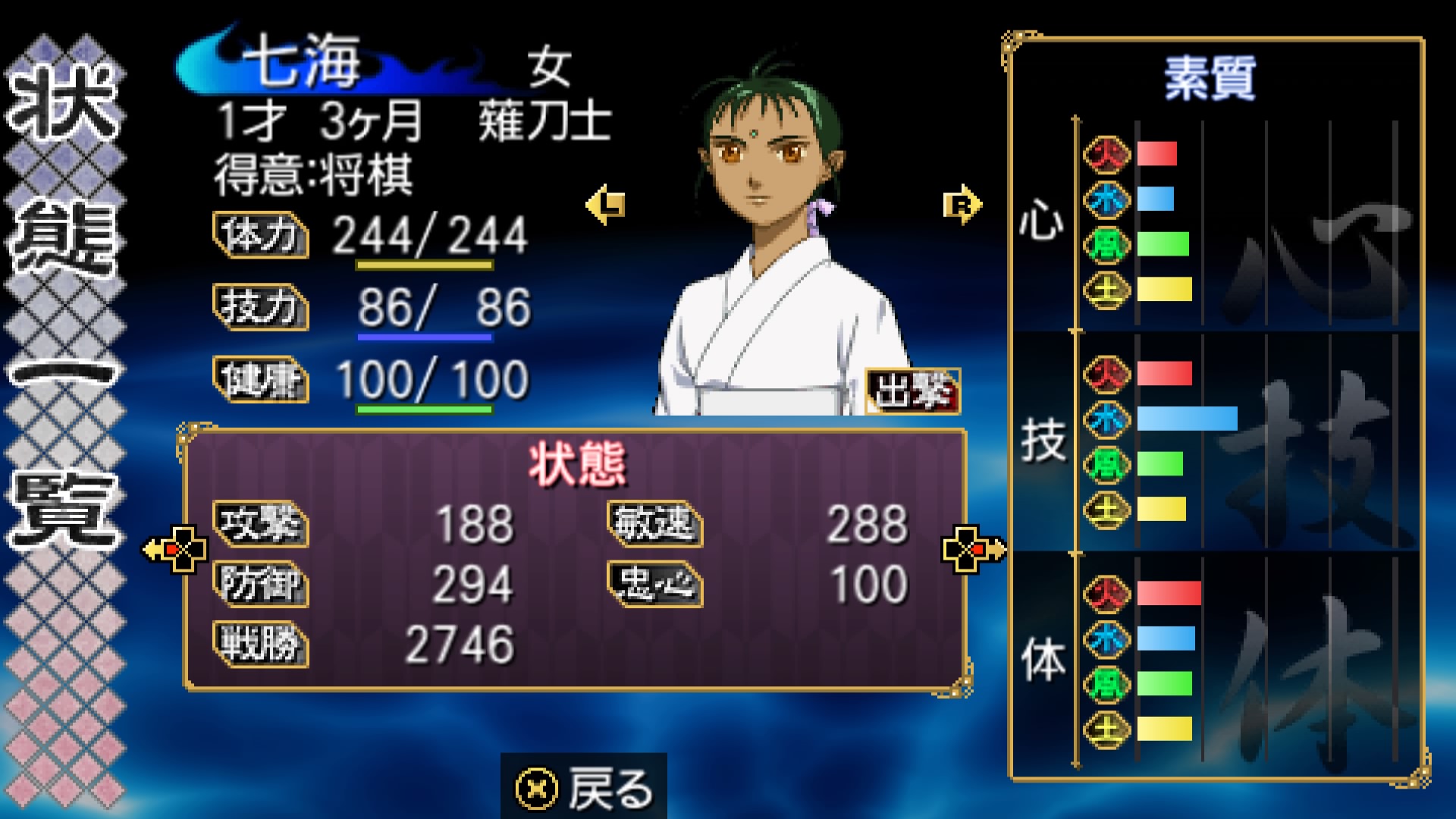This screenshot has height=819, width=1456.
Task: Flip 状態 panel to next page arrow
Action: tap(973, 548)
